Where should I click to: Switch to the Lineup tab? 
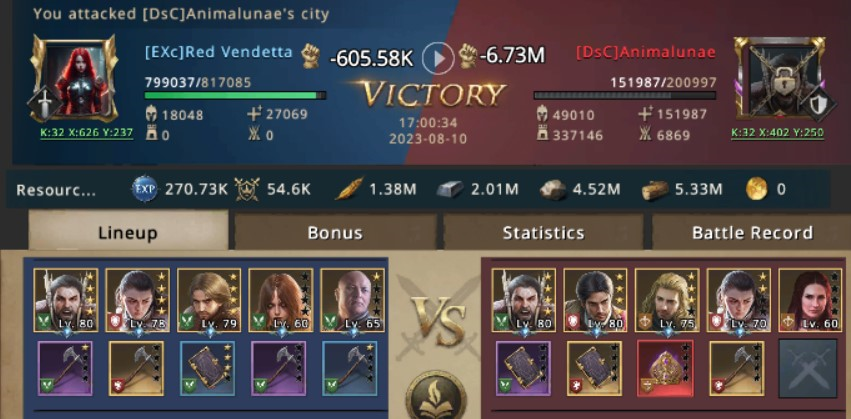(x=128, y=233)
